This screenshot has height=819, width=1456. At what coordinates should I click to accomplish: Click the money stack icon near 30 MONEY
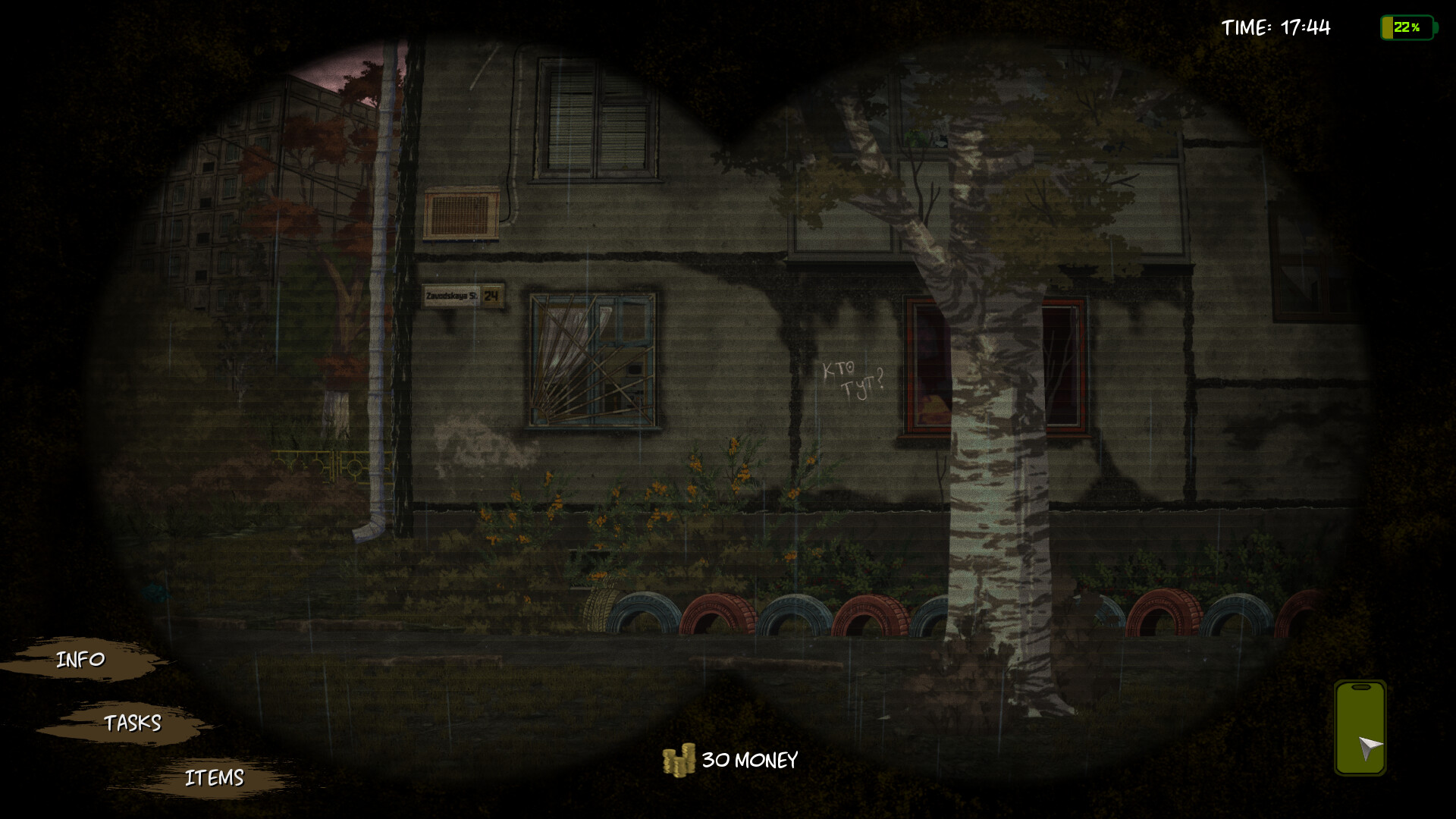(679, 759)
